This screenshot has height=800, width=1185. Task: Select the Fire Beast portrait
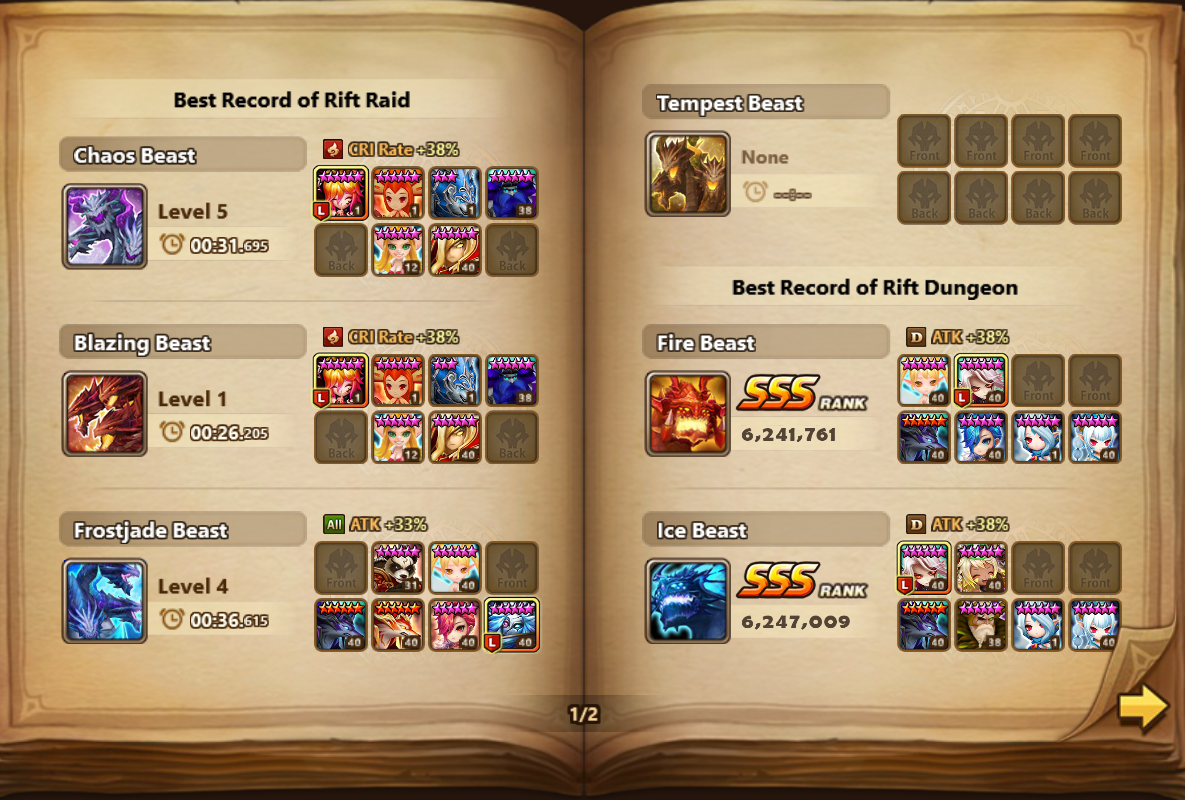coord(688,414)
